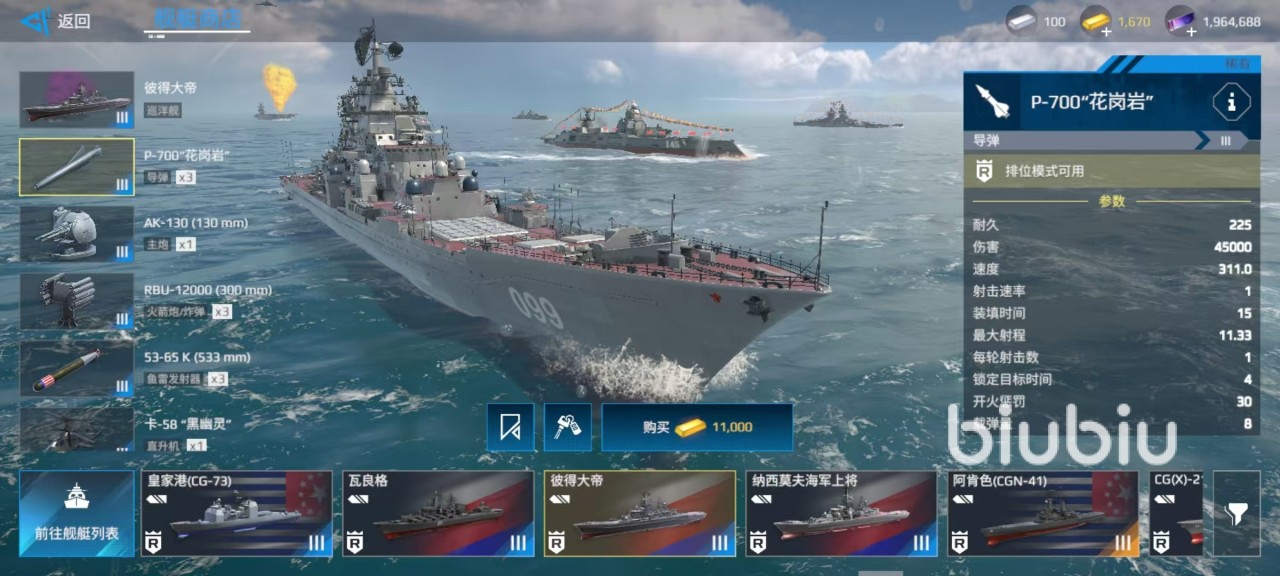Select the 阿肯色 (CGN-41) ship card
Screen dimensions: 1280x576
[x=1042, y=513]
